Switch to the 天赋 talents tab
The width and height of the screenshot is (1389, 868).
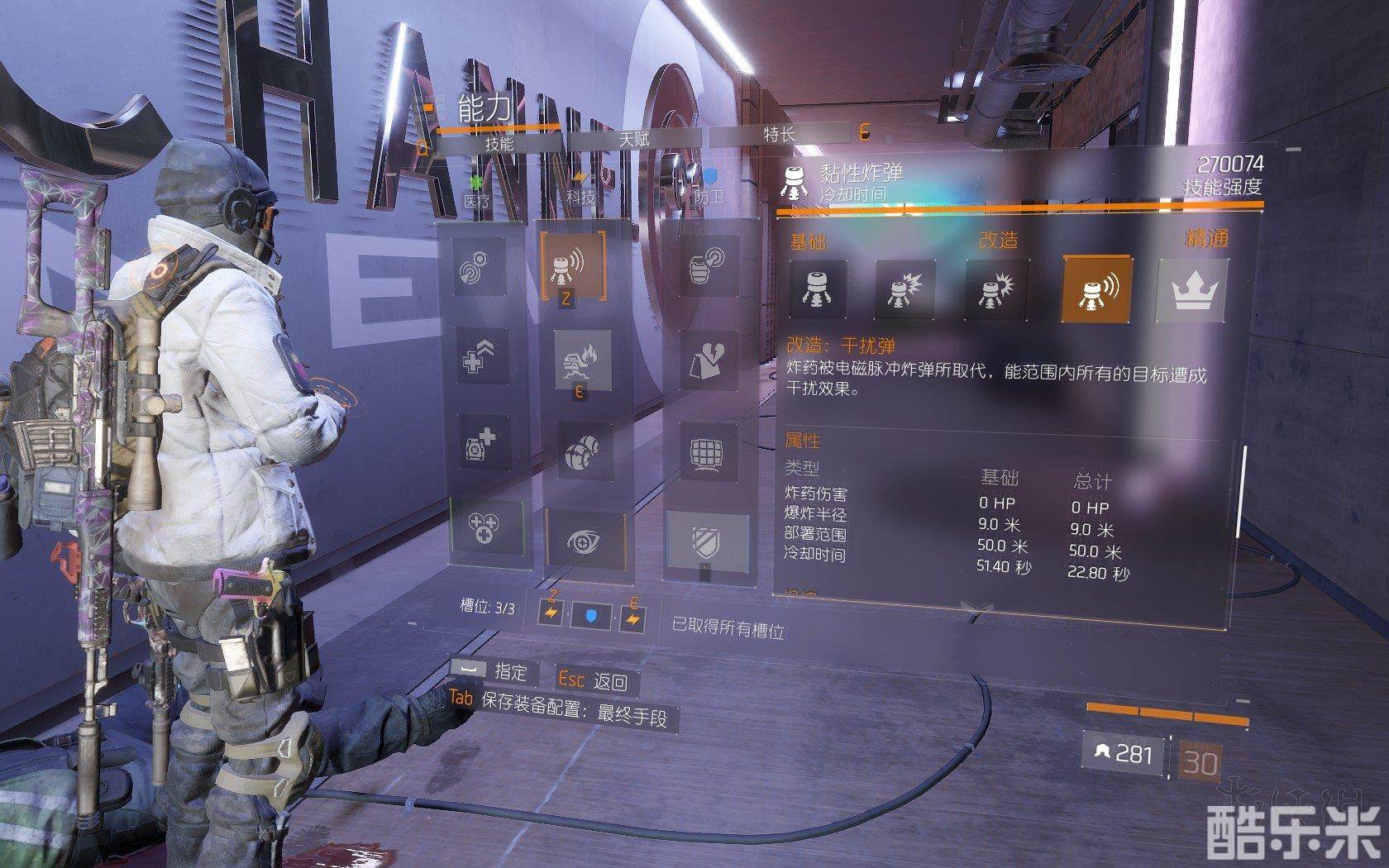634,138
